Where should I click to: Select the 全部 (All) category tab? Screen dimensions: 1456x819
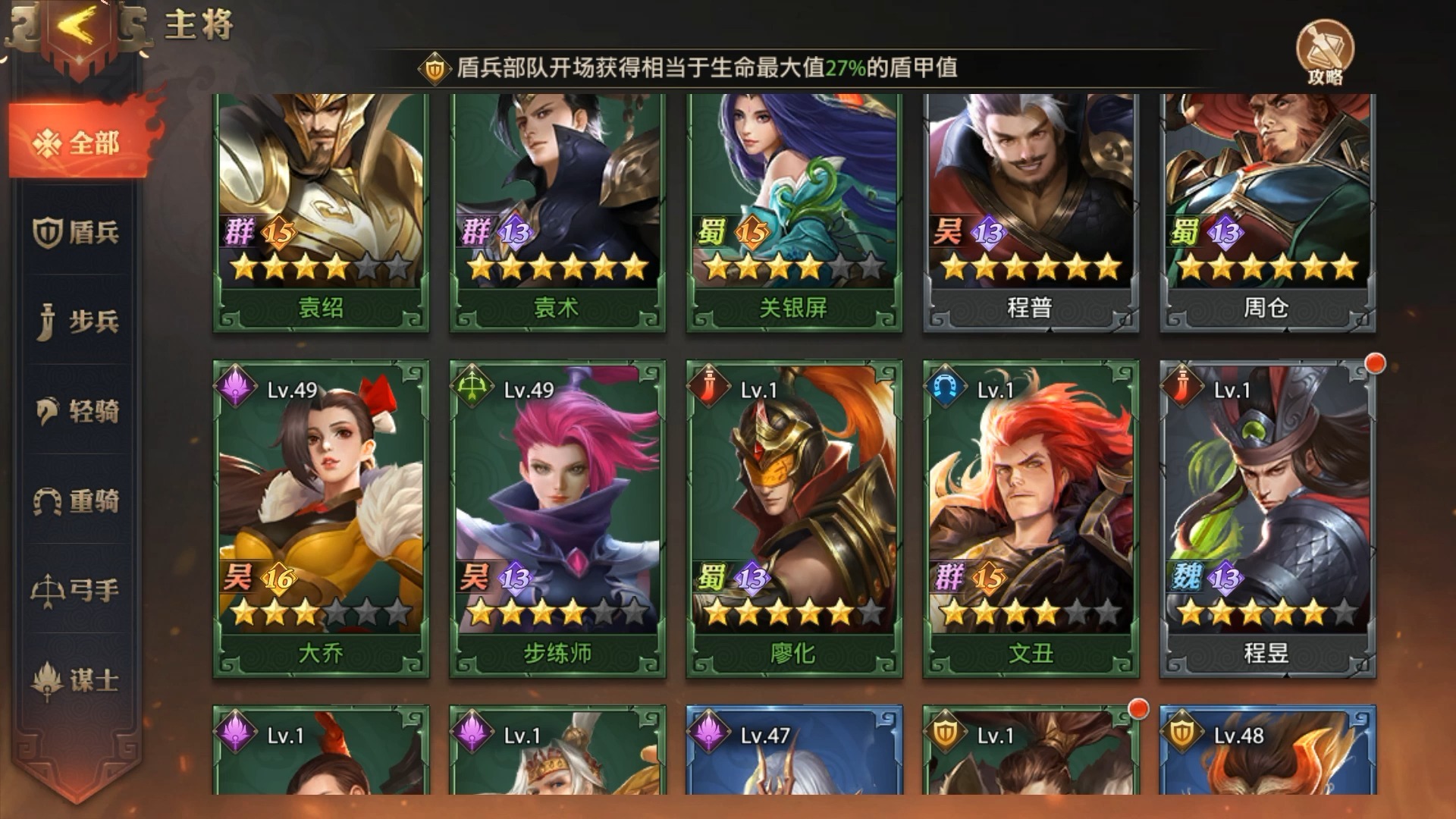coord(76,141)
